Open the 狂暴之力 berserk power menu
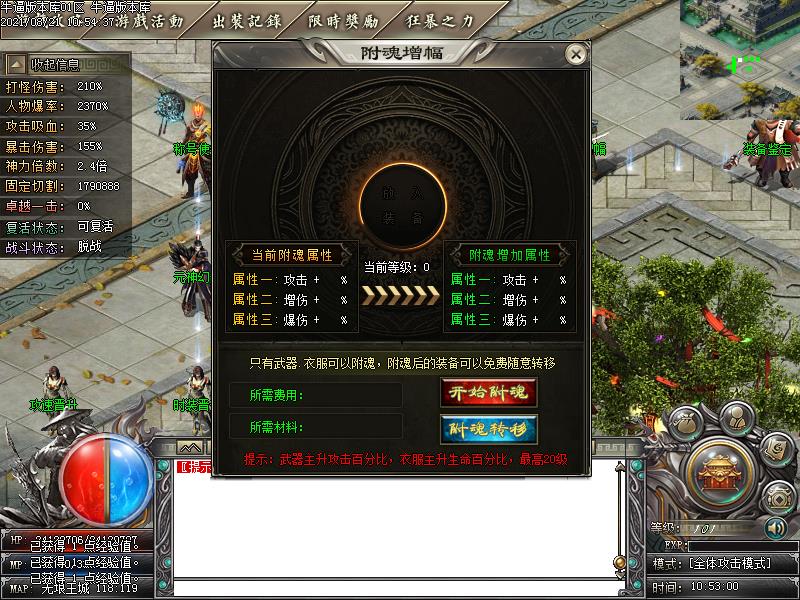Viewport: 800px width, 600px height. click(440, 21)
